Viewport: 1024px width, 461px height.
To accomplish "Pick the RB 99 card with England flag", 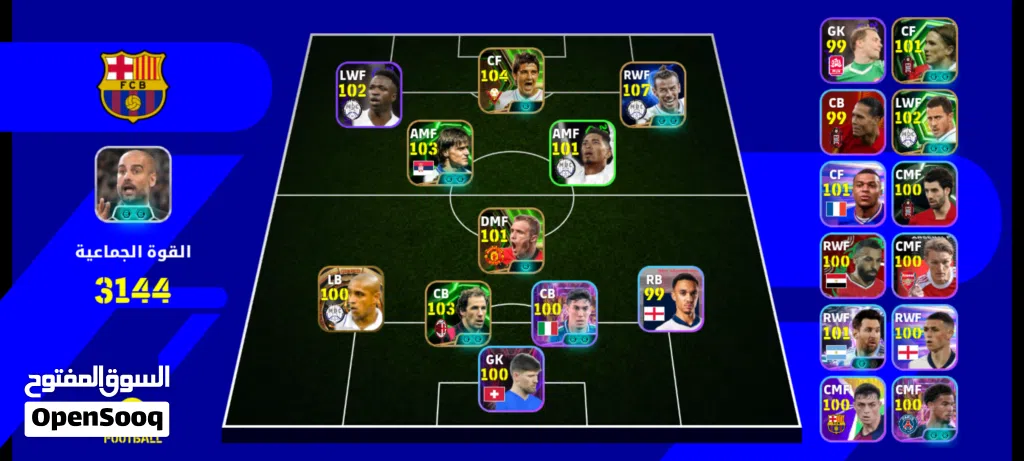I will (x=671, y=298).
